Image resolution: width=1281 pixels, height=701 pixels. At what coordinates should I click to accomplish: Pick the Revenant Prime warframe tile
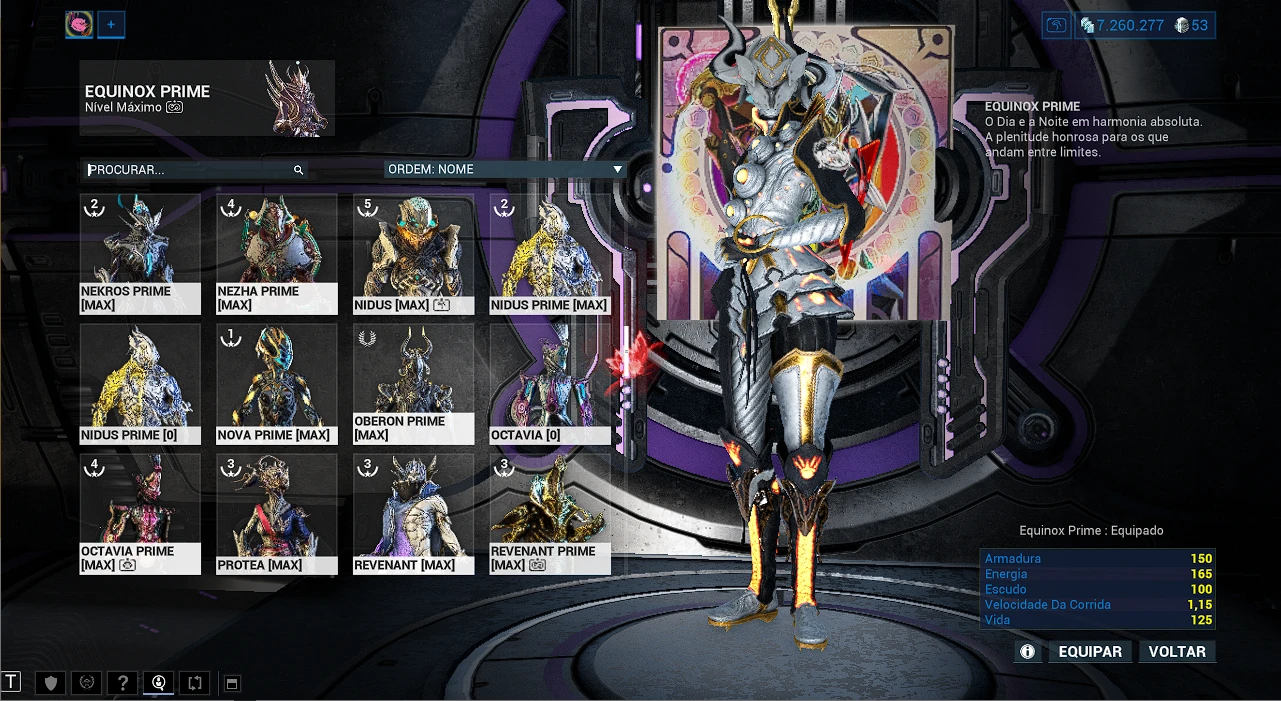pyautogui.click(x=549, y=514)
